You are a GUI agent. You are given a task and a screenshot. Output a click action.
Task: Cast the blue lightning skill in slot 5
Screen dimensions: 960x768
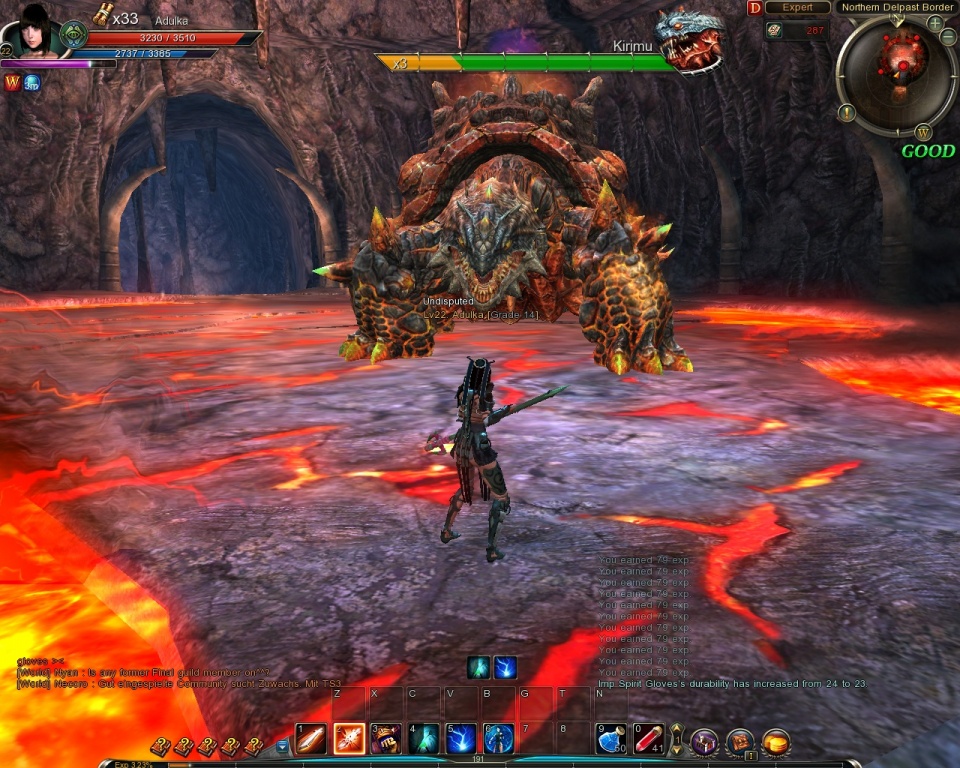click(x=461, y=739)
